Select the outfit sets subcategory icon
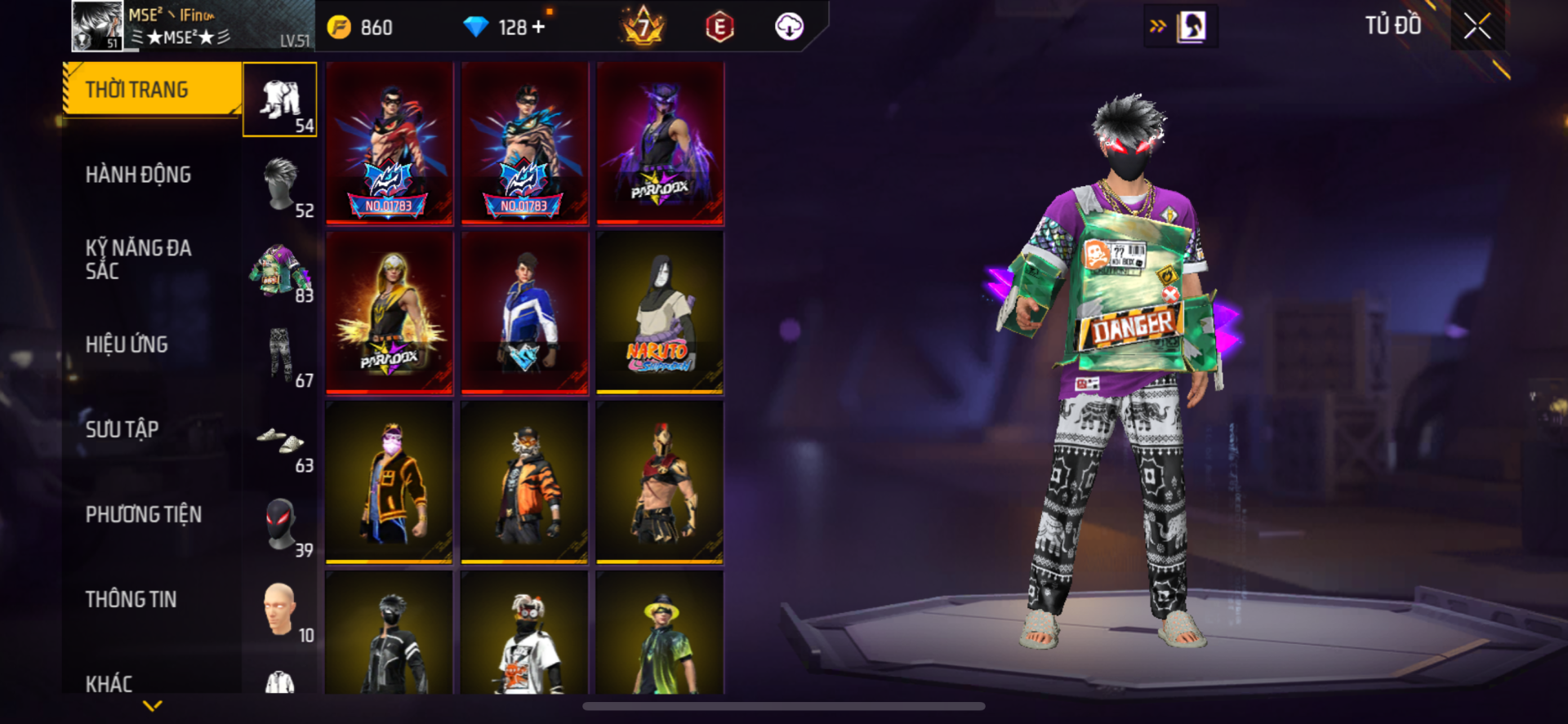The image size is (1568, 724). pyautogui.click(x=280, y=100)
